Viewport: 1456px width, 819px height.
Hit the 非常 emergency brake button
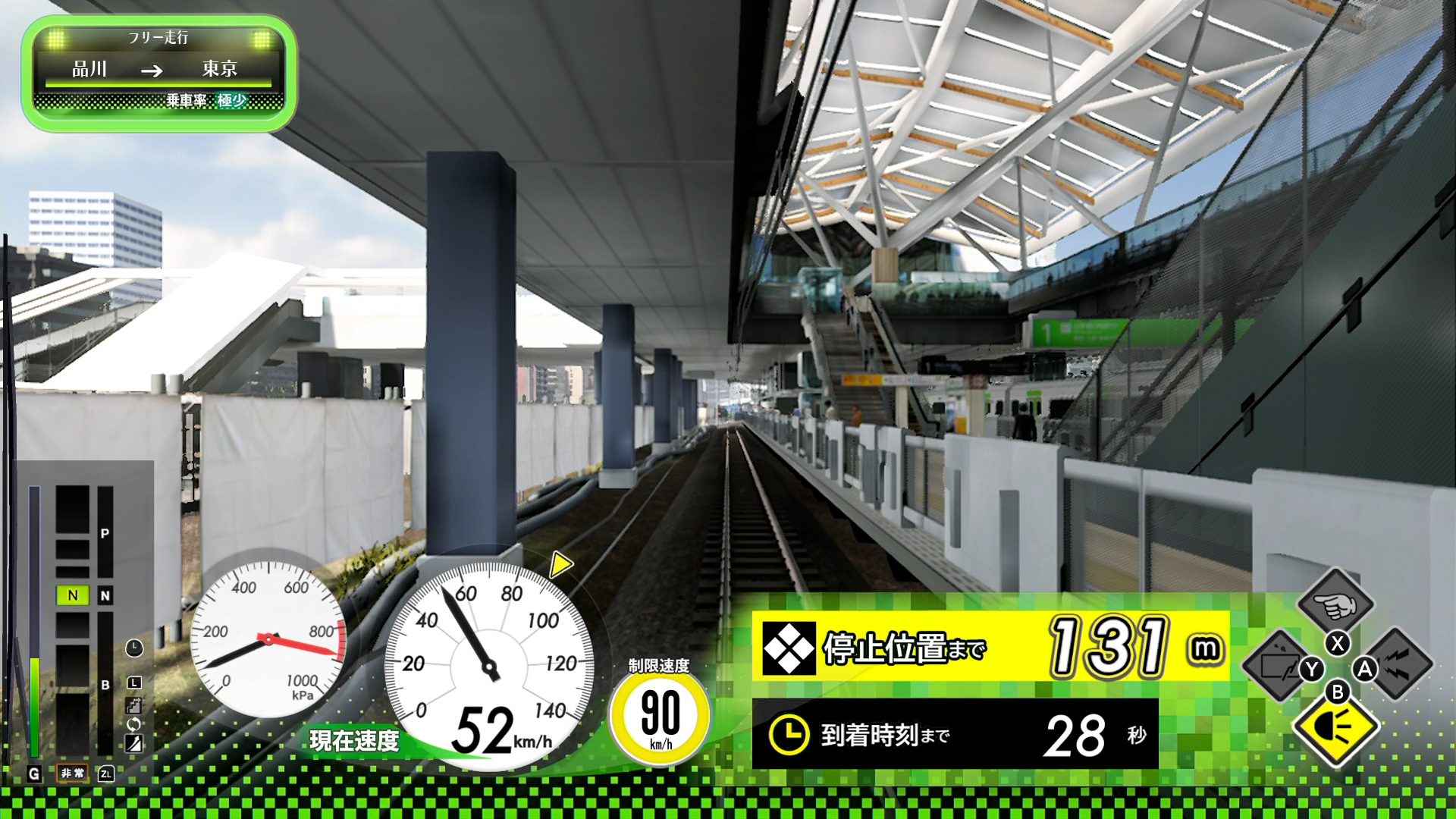click(x=73, y=773)
